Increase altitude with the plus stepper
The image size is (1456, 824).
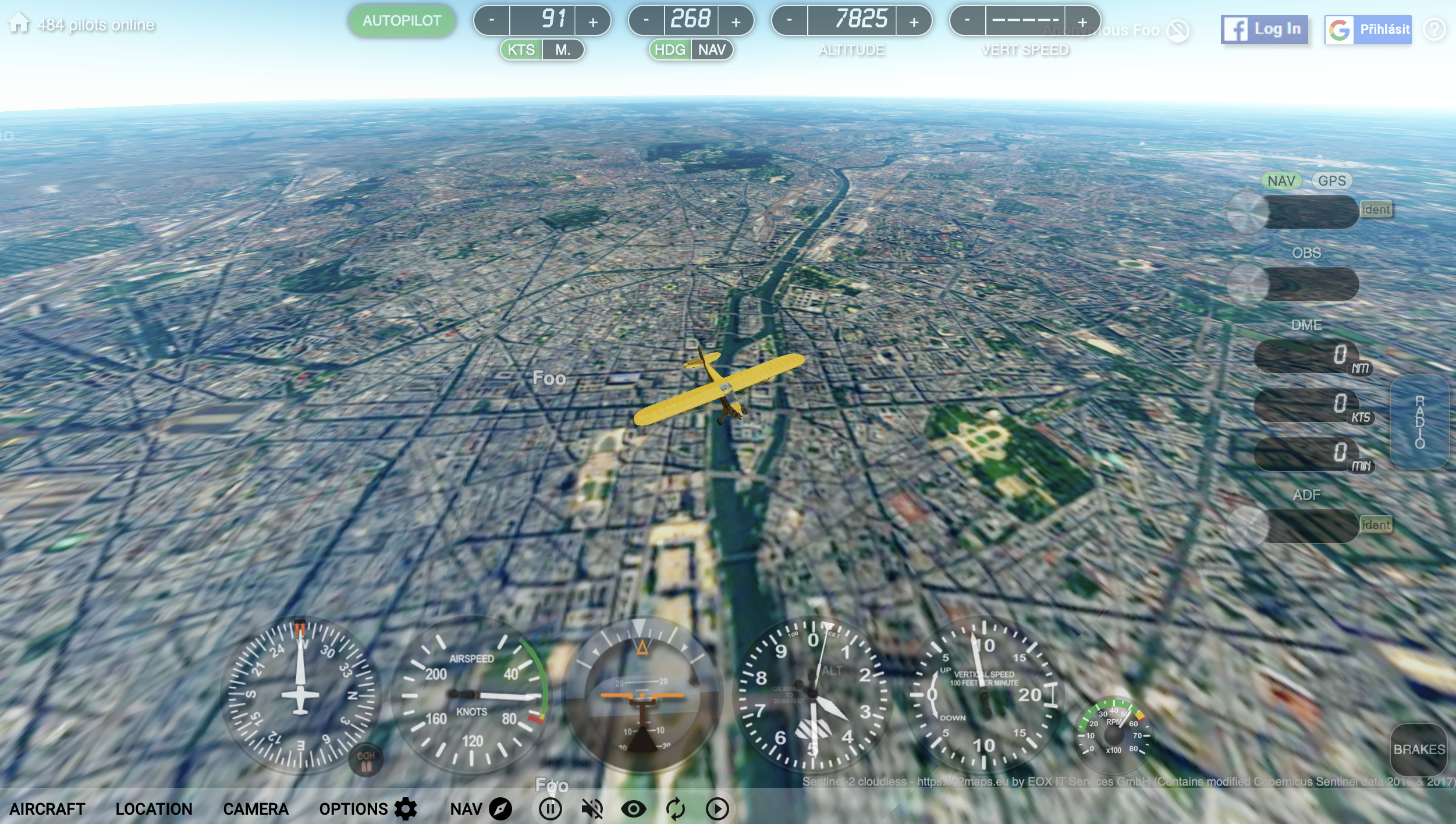[x=914, y=21]
